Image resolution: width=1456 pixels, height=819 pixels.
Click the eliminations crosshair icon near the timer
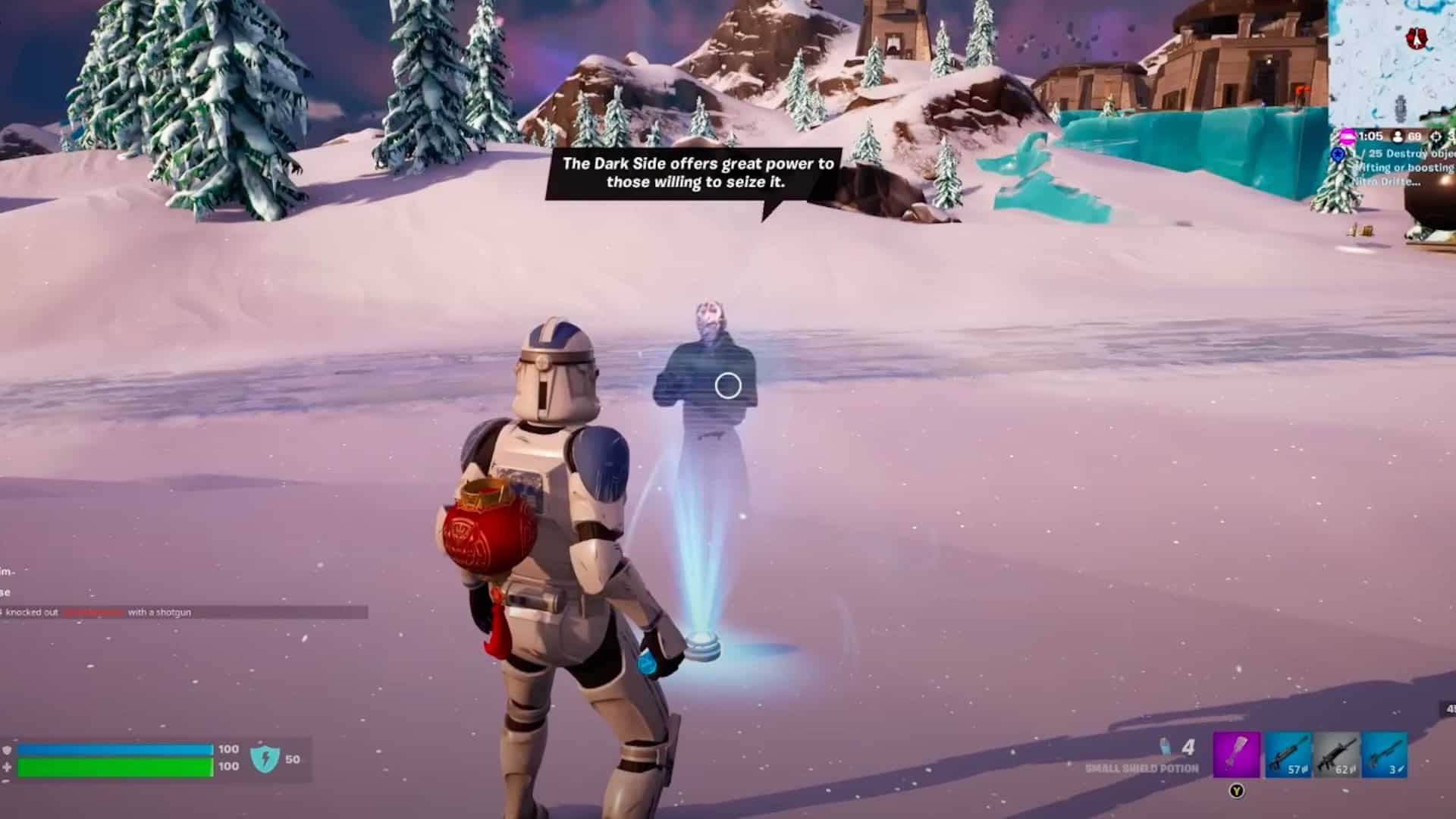(1436, 136)
